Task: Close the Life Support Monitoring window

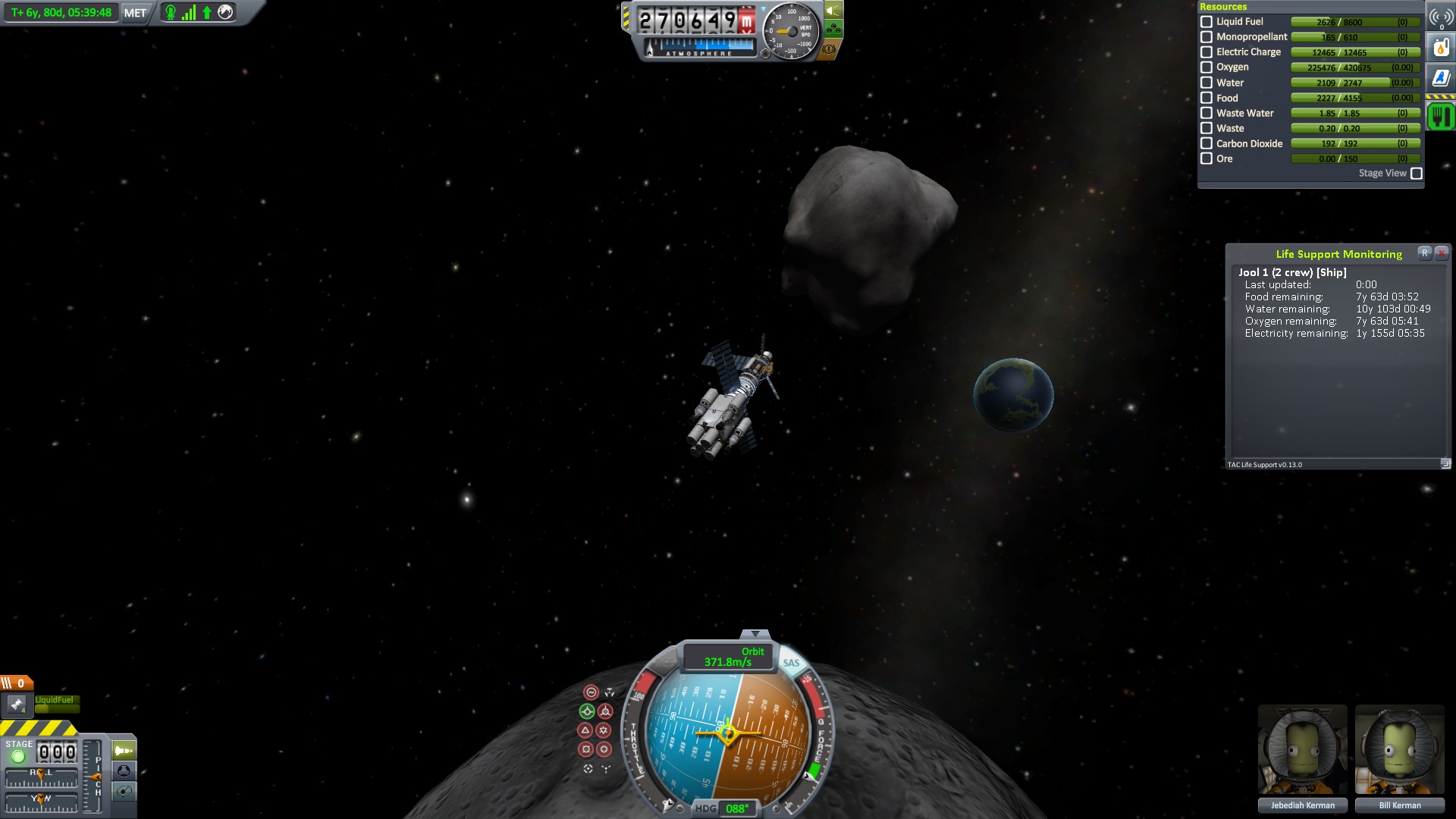Action: click(x=1442, y=253)
